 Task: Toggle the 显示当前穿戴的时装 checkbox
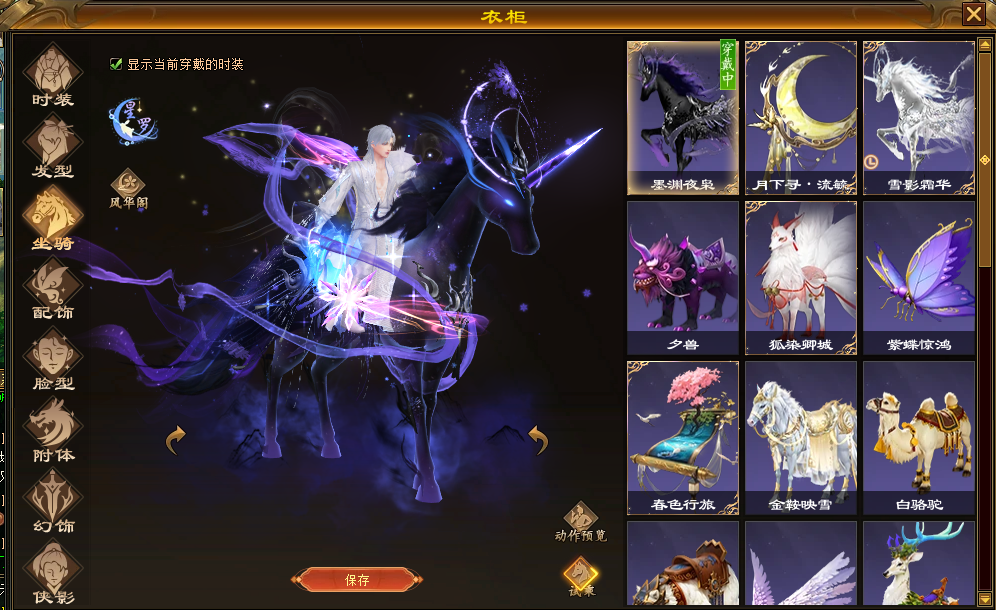(x=117, y=64)
